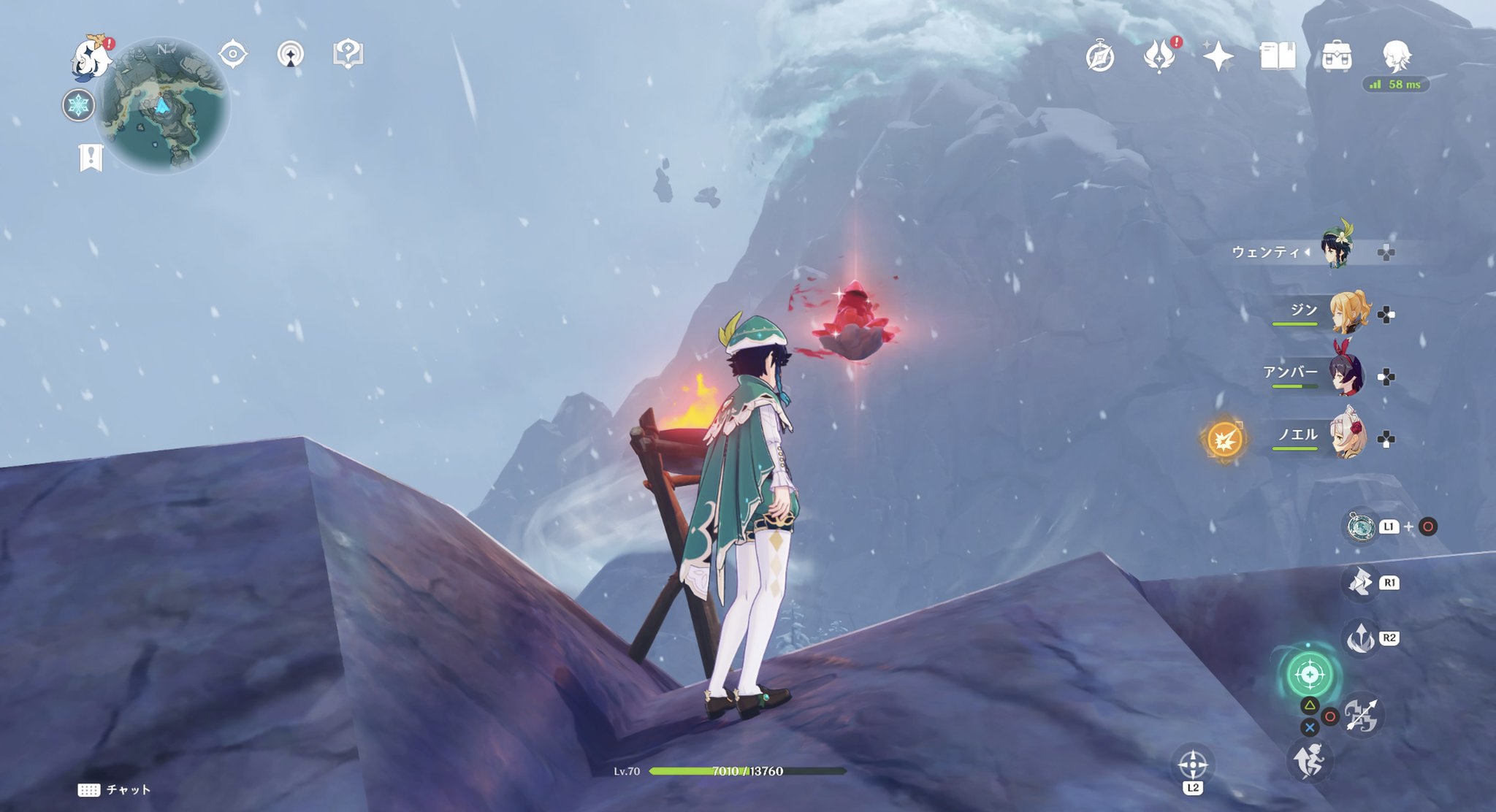Click the sheer cold snowflake icon

pyautogui.click(x=78, y=105)
